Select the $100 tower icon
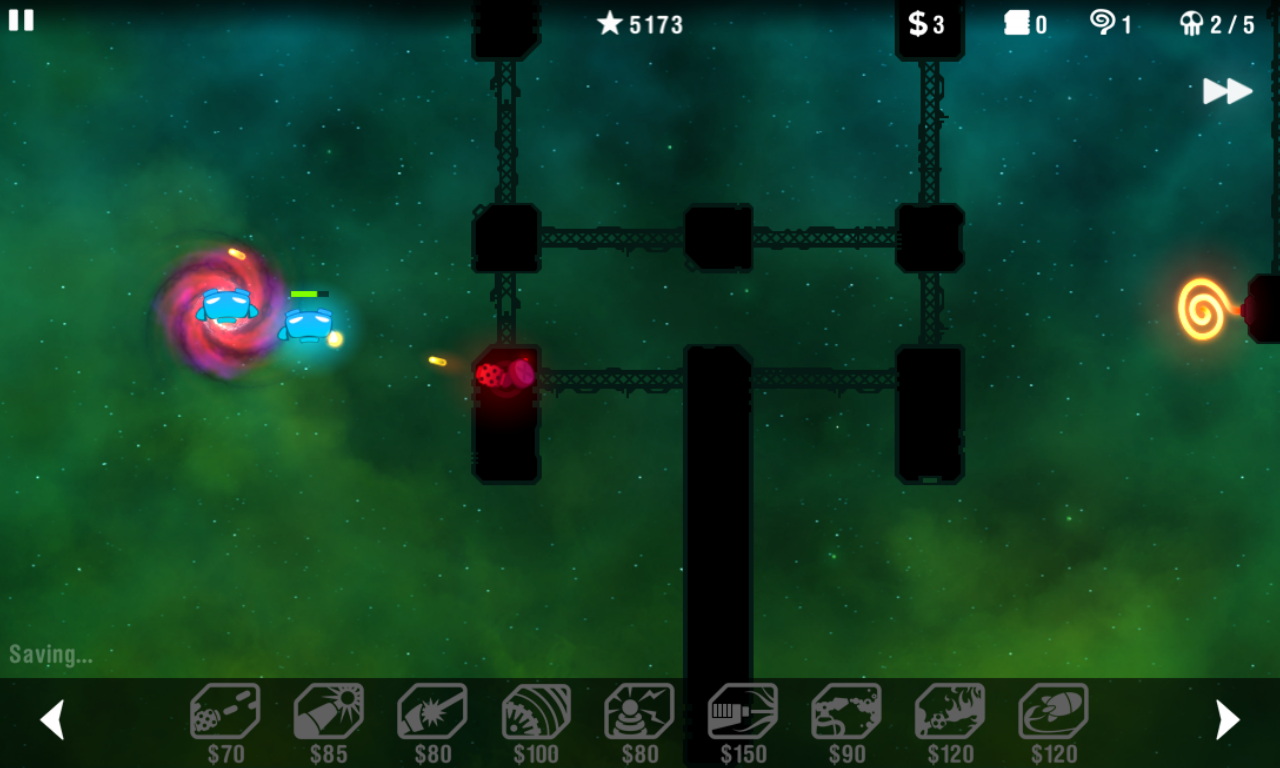 click(x=536, y=712)
